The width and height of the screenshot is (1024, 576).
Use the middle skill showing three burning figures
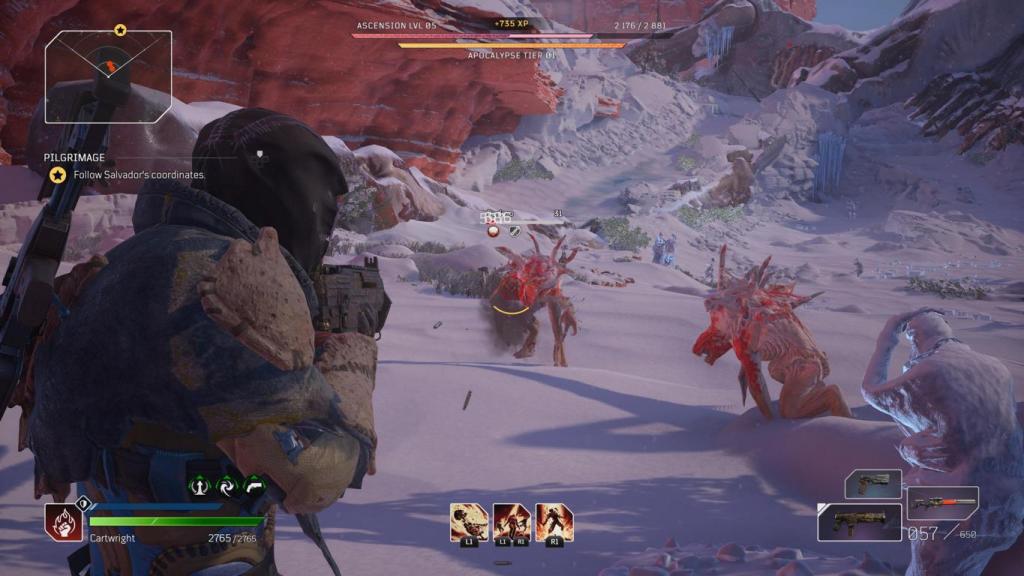click(511, 522)
